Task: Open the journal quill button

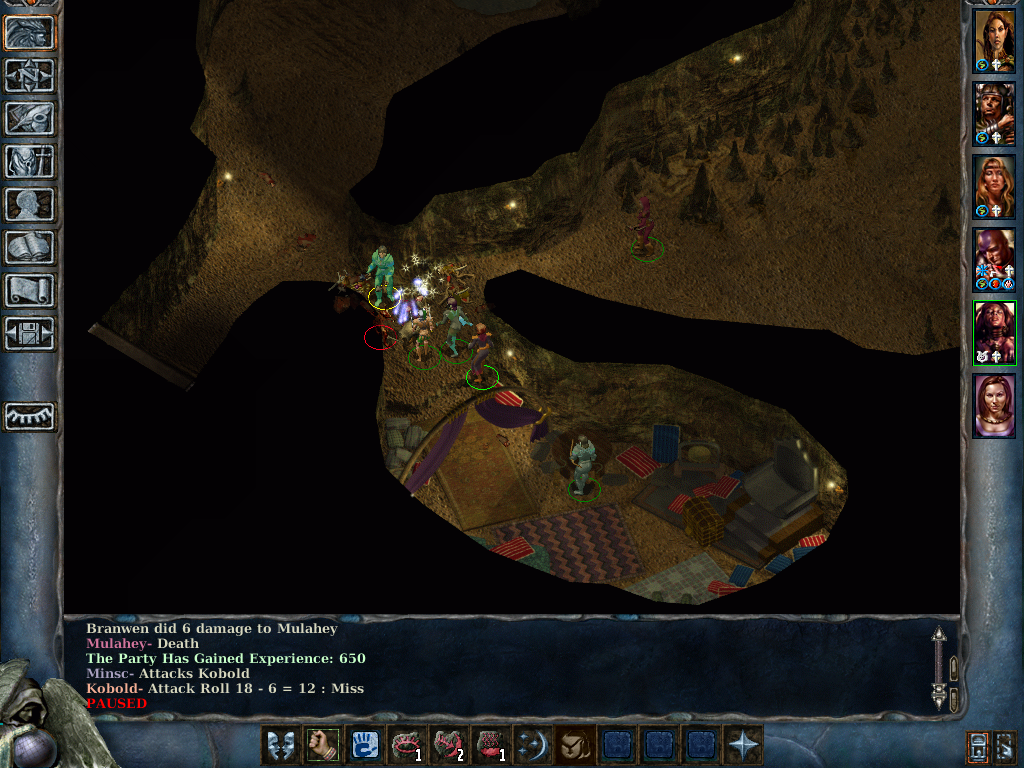Action: coord(30,118)
